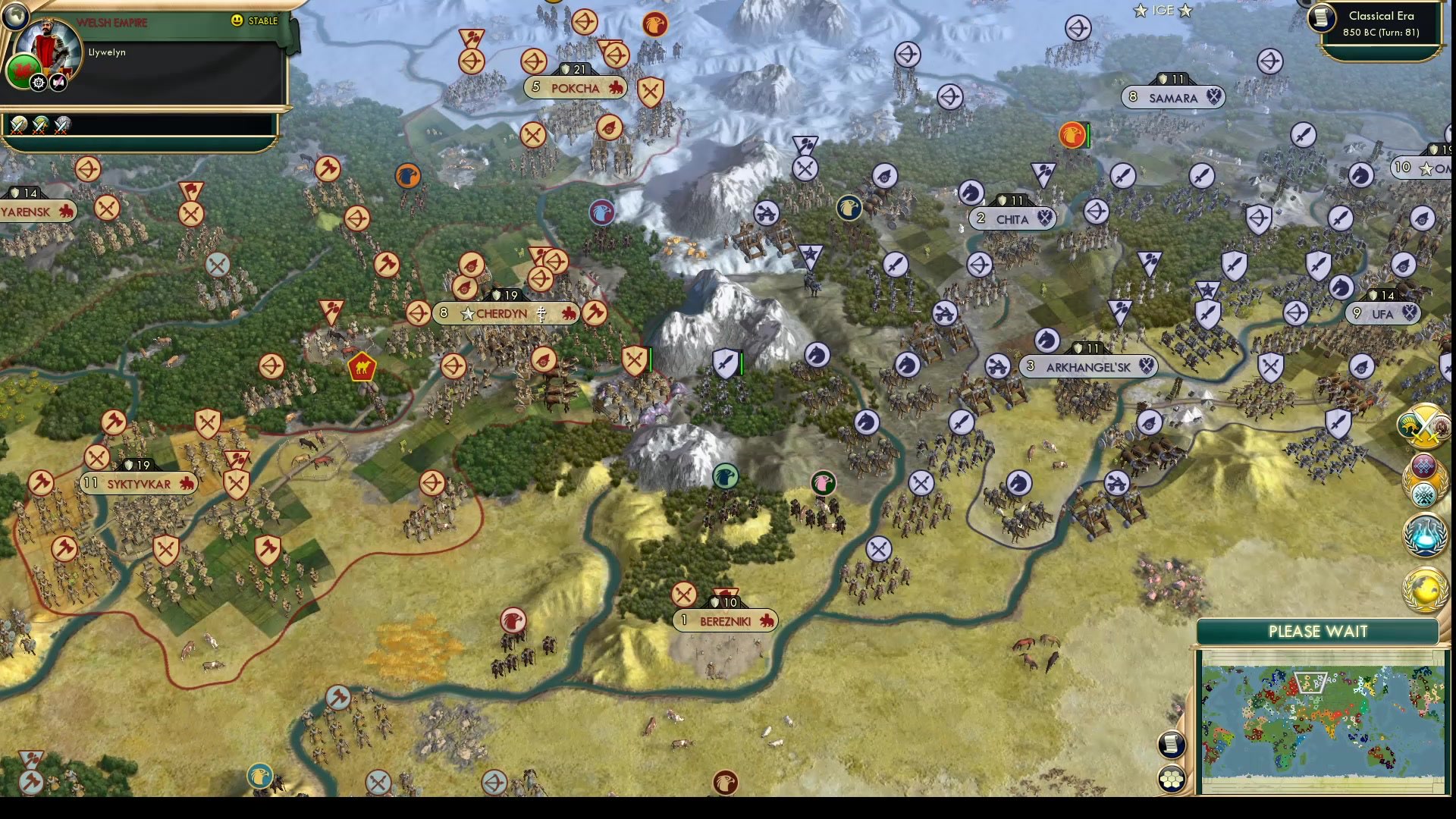Click the Welsh dragon flag emblem

pyautogui.click(x=25, y=71)
